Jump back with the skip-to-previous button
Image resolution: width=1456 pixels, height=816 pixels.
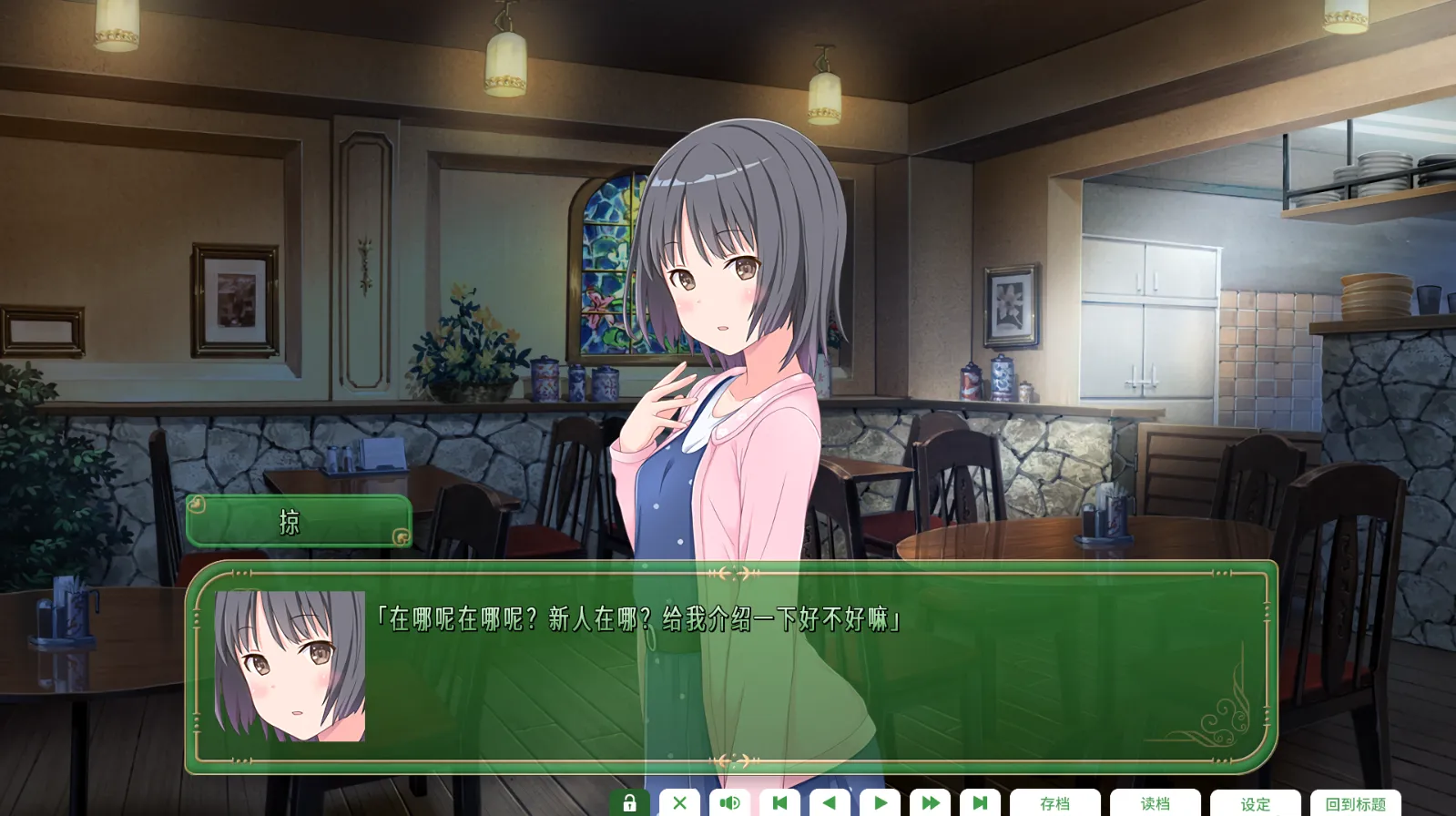tap(779, 803)
